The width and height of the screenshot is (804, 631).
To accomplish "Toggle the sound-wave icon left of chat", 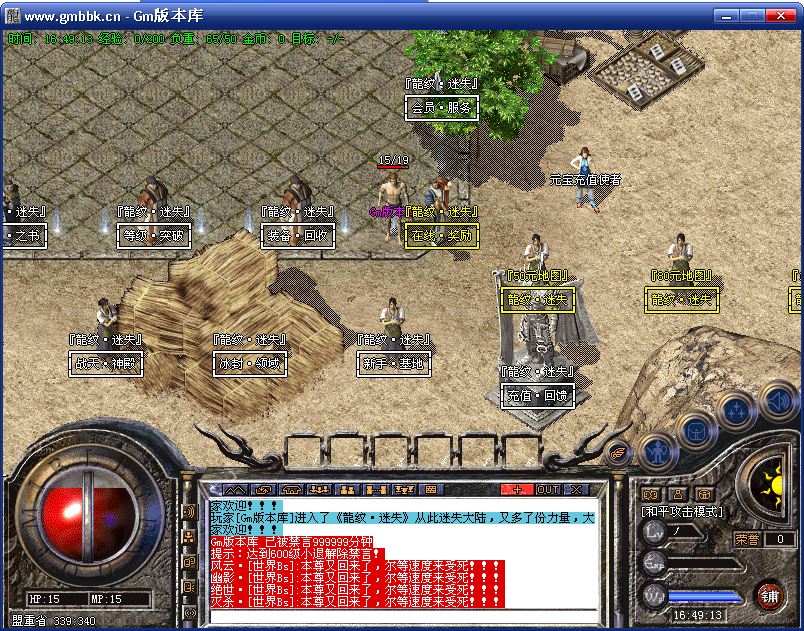I will click(190, 512).
